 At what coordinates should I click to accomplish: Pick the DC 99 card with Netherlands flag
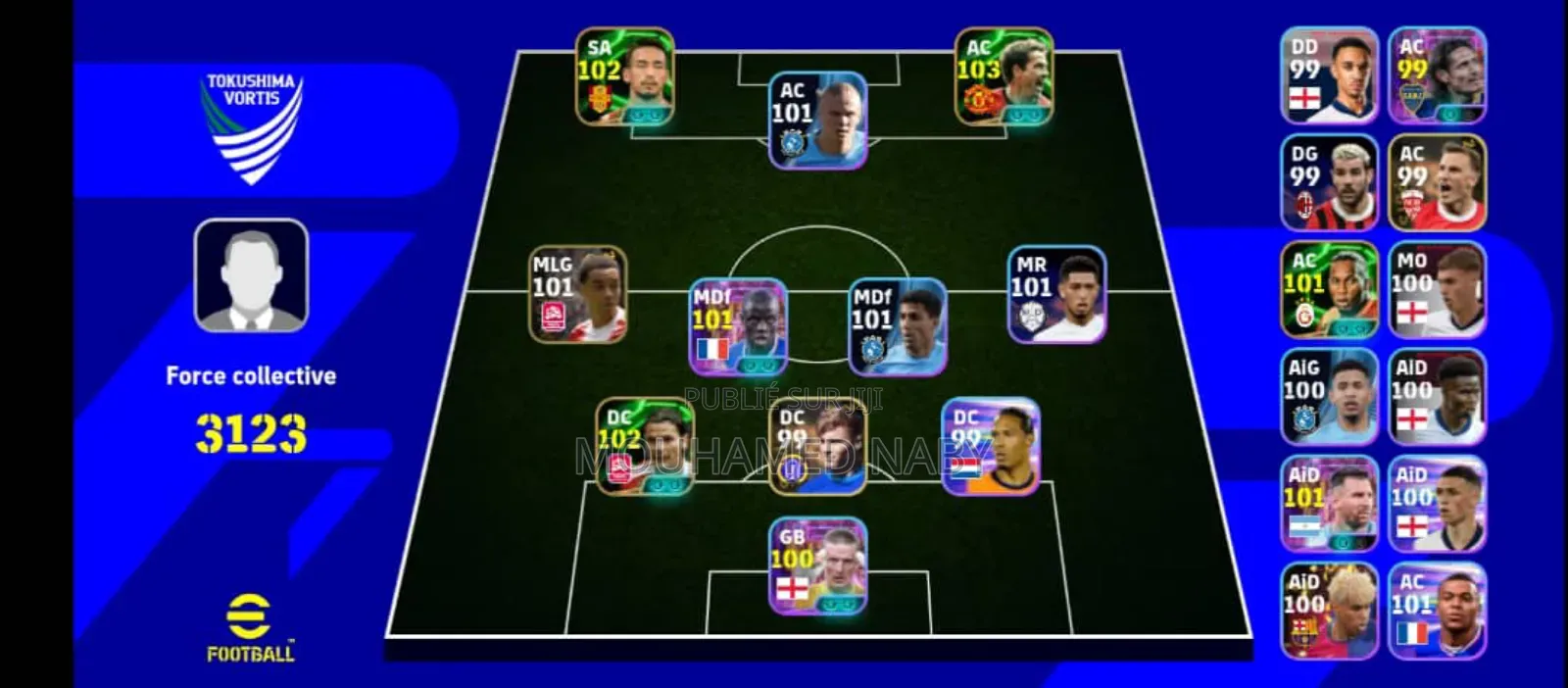[991, 447]
